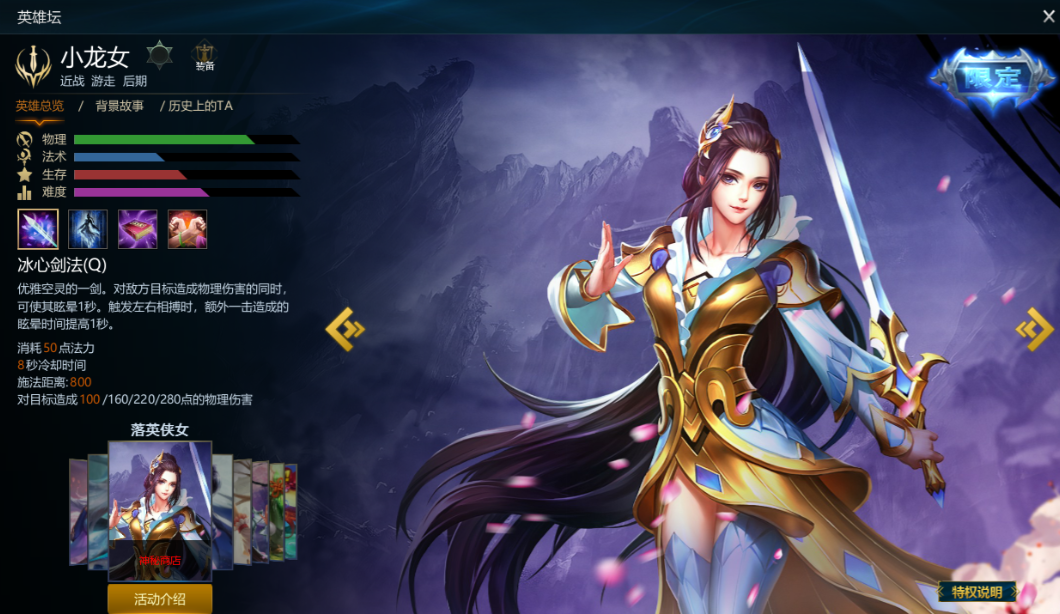The width and height of the screenshot is (1060, 614).
Task: Go to the previous skin with left arrow
Action: [x=345, y=329]
